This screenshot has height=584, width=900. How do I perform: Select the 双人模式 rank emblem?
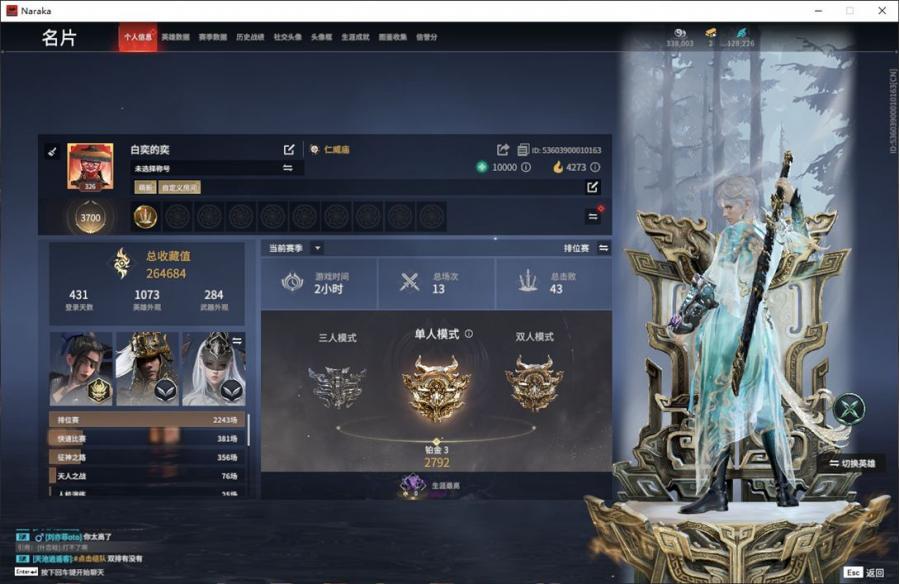pos(534,384)
